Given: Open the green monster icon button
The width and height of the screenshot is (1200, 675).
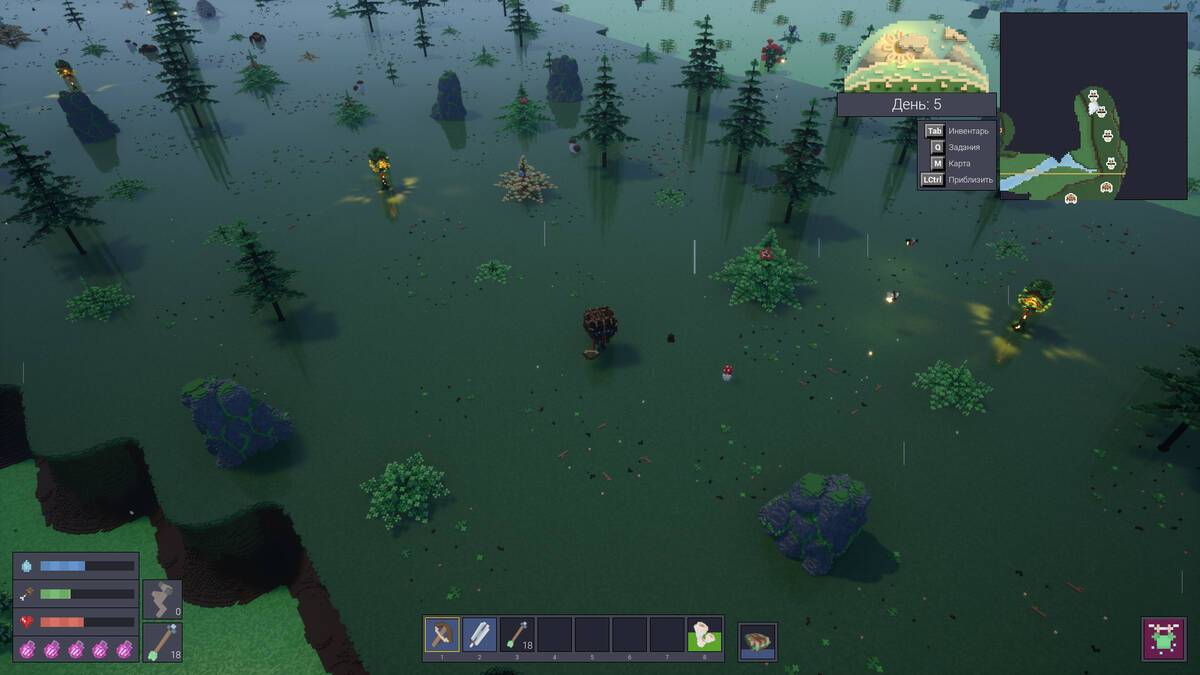Looking at the screenshot, I should click(x=1161, y=638).
